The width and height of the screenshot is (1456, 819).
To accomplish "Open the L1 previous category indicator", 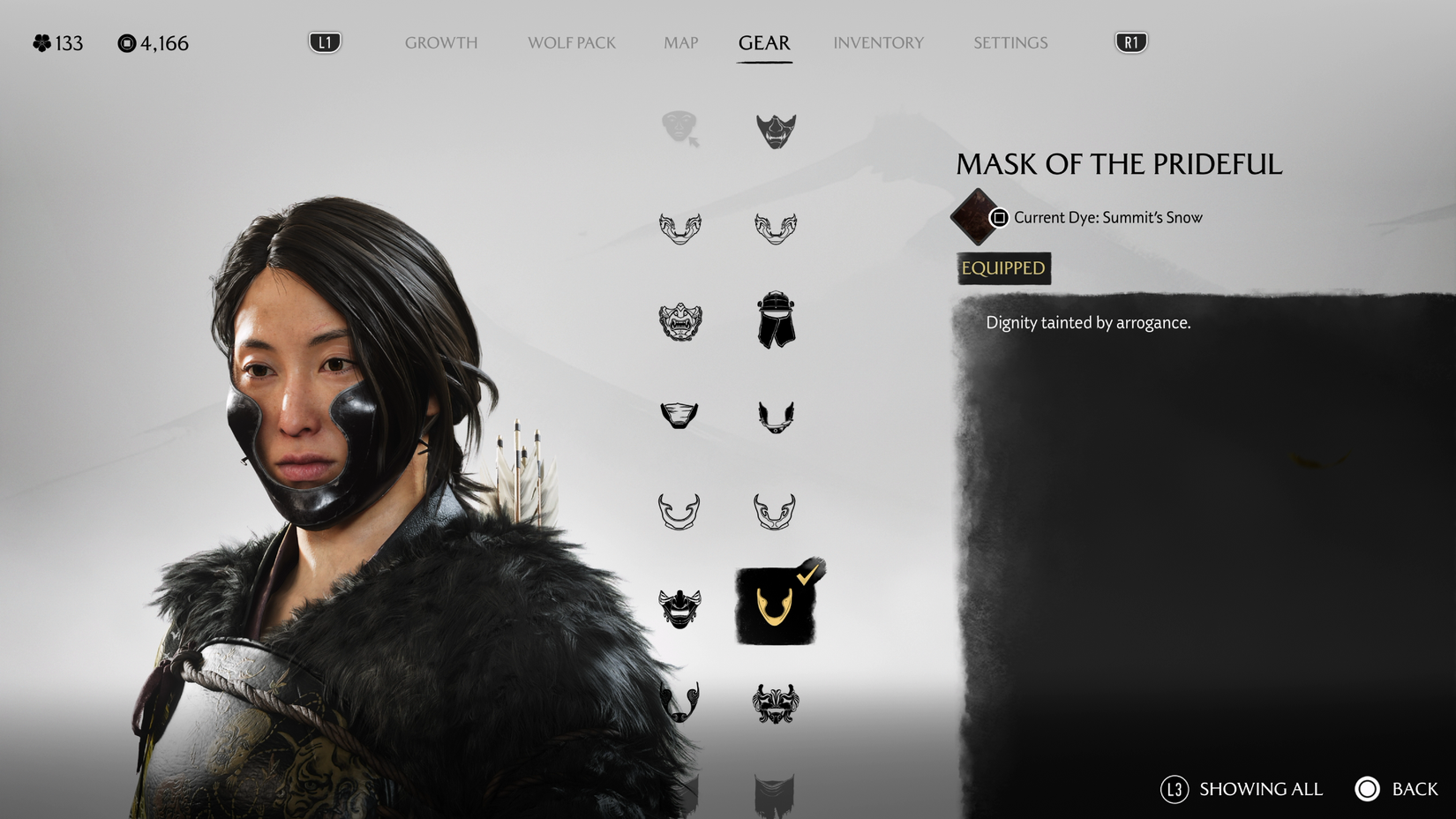I will pos(323,41).
